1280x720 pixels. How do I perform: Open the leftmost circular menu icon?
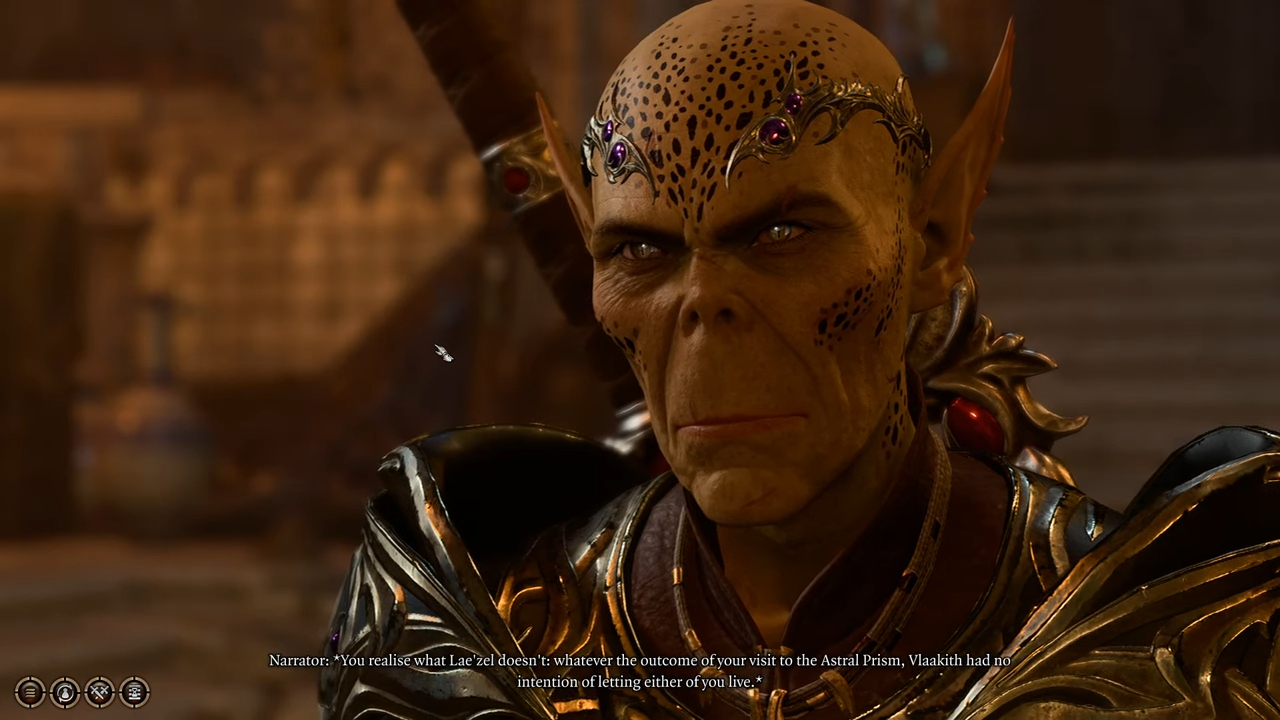click(x=29, y=692)
